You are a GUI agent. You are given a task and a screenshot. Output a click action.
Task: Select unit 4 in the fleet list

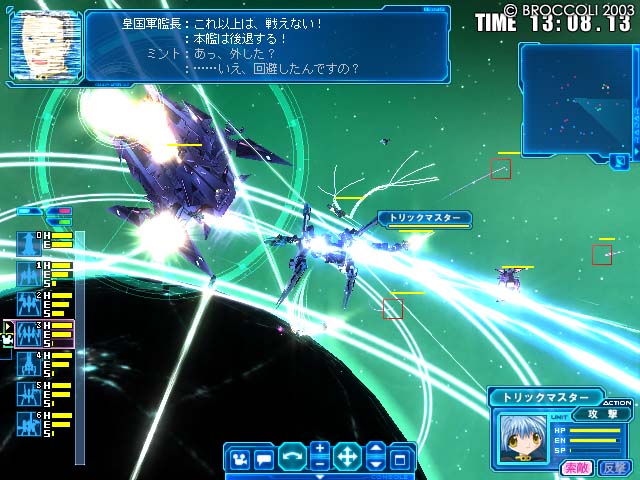[x=29, y=363]
